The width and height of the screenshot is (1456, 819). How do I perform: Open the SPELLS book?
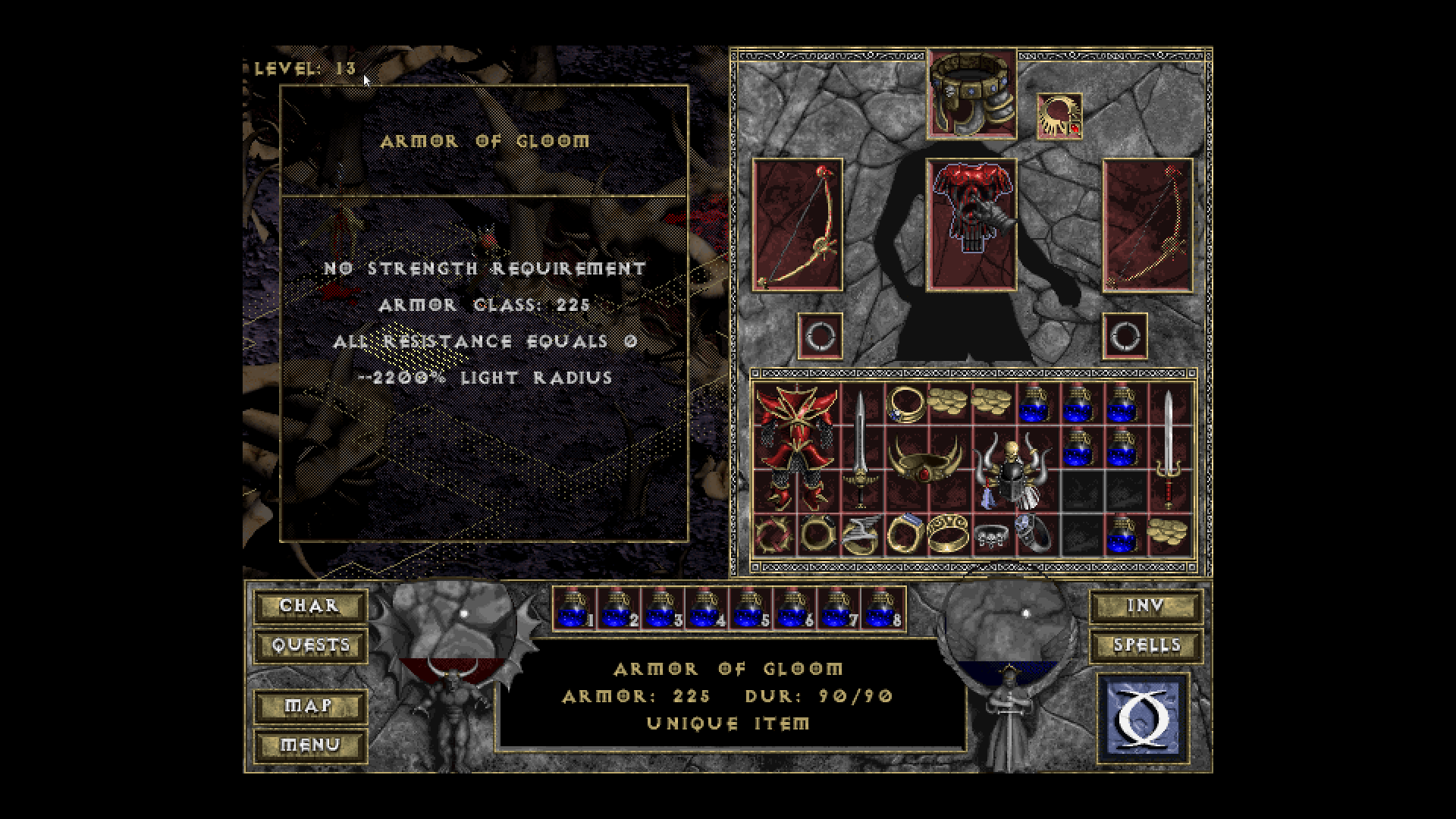(1145, 645)
